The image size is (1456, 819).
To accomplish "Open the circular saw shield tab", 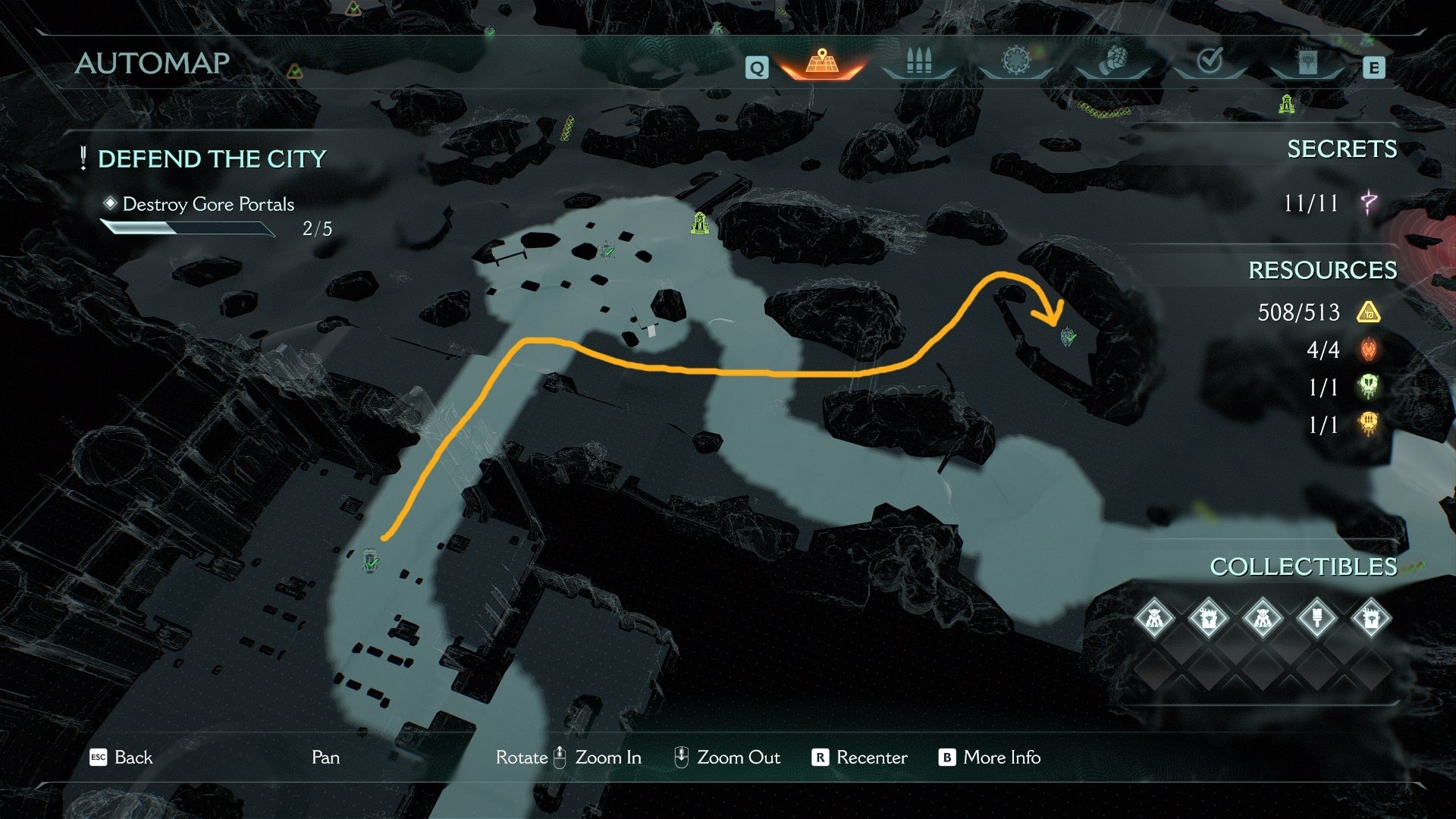I will (x=1015, y=62).
